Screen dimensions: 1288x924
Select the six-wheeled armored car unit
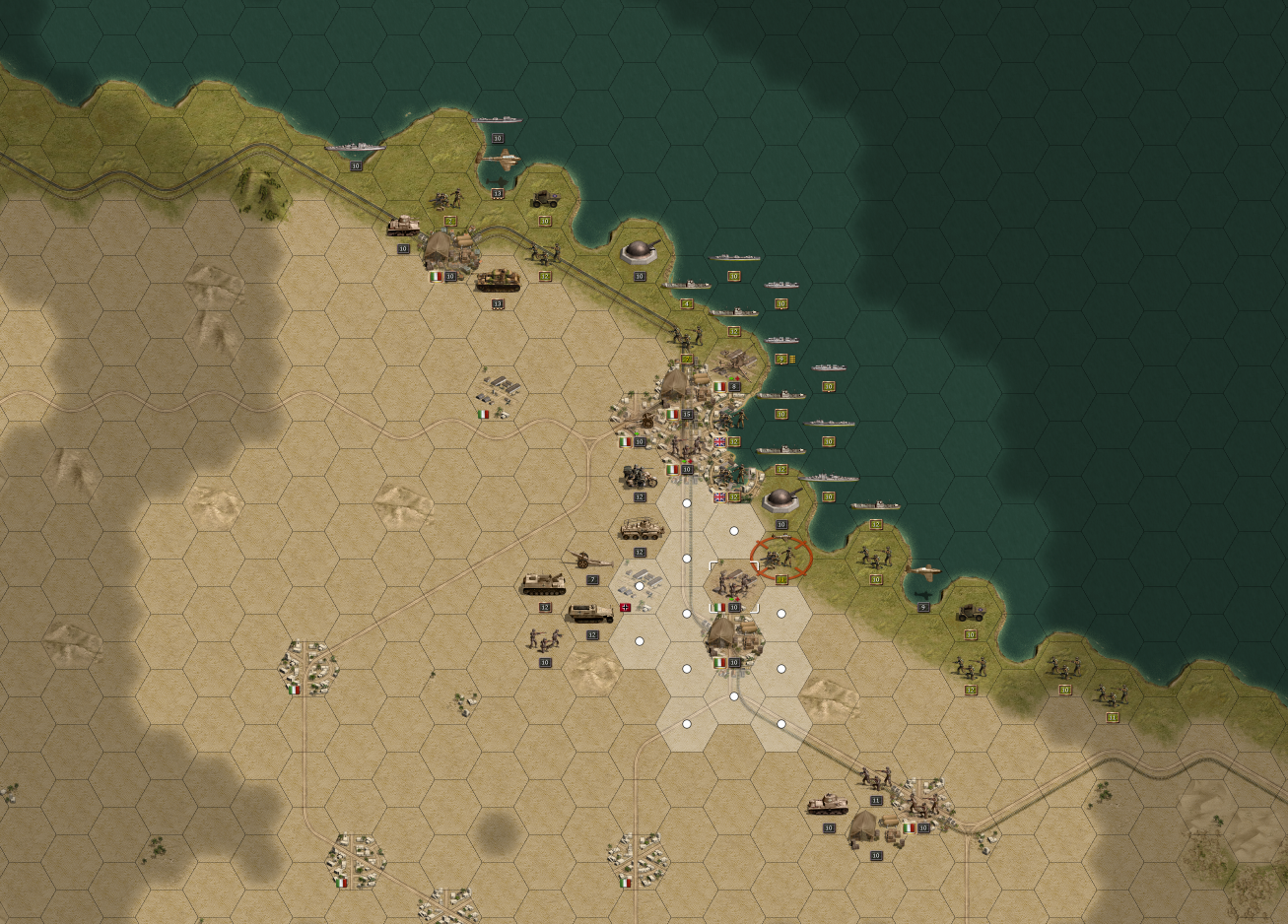click(641, 530)
